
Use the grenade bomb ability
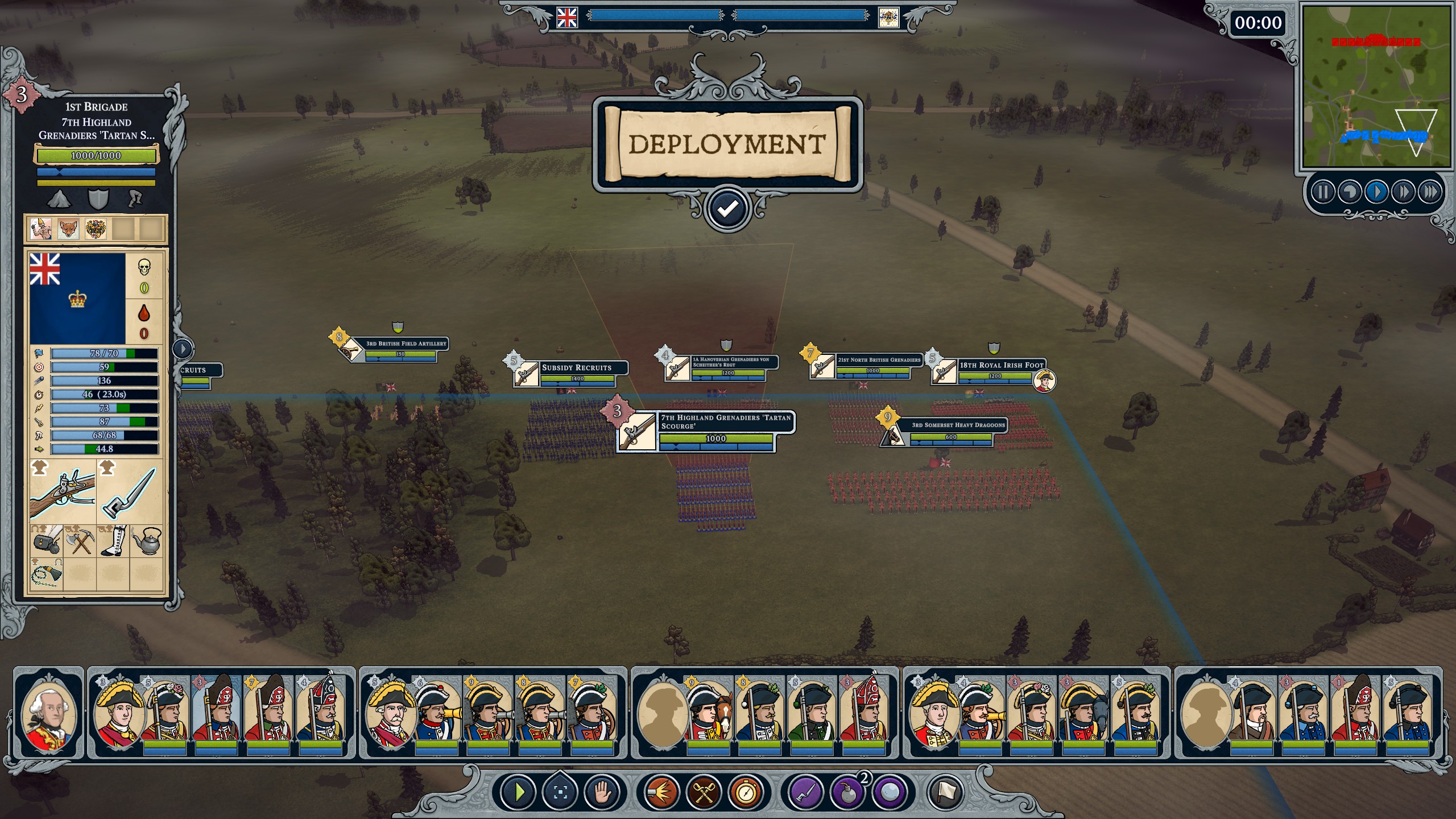(847, 792)
